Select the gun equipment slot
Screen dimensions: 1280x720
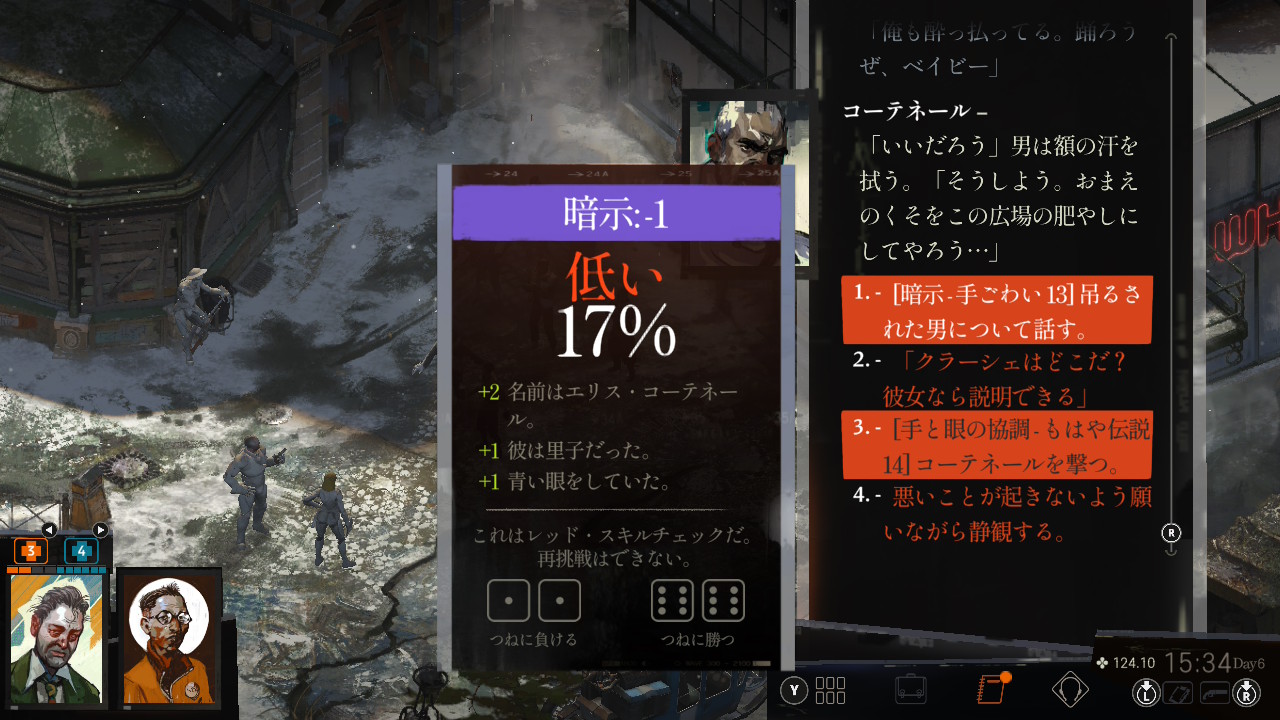[x=1214, y=692]
